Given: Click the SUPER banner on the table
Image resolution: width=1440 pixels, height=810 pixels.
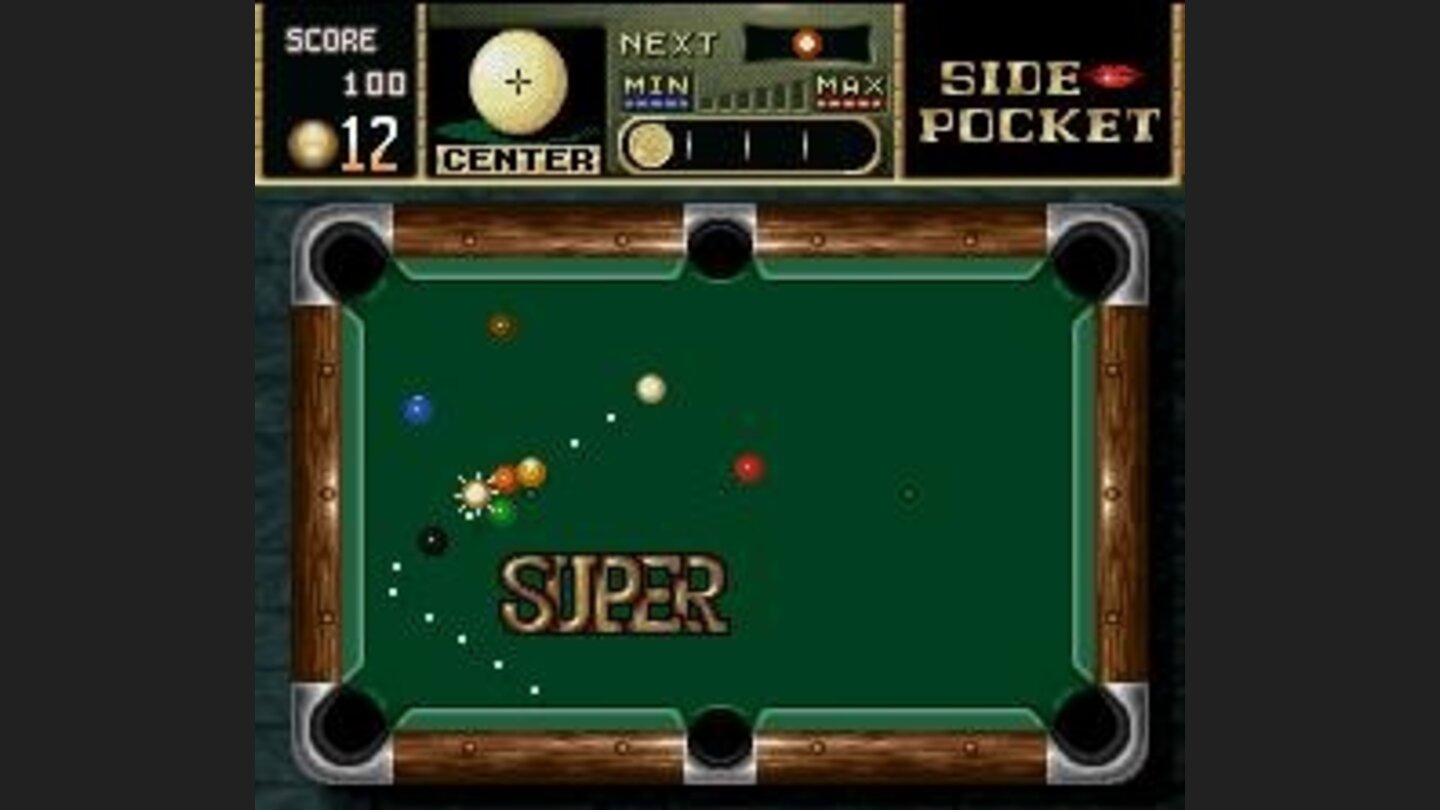Looking at the screenshot, I should [x=611, y=589].
